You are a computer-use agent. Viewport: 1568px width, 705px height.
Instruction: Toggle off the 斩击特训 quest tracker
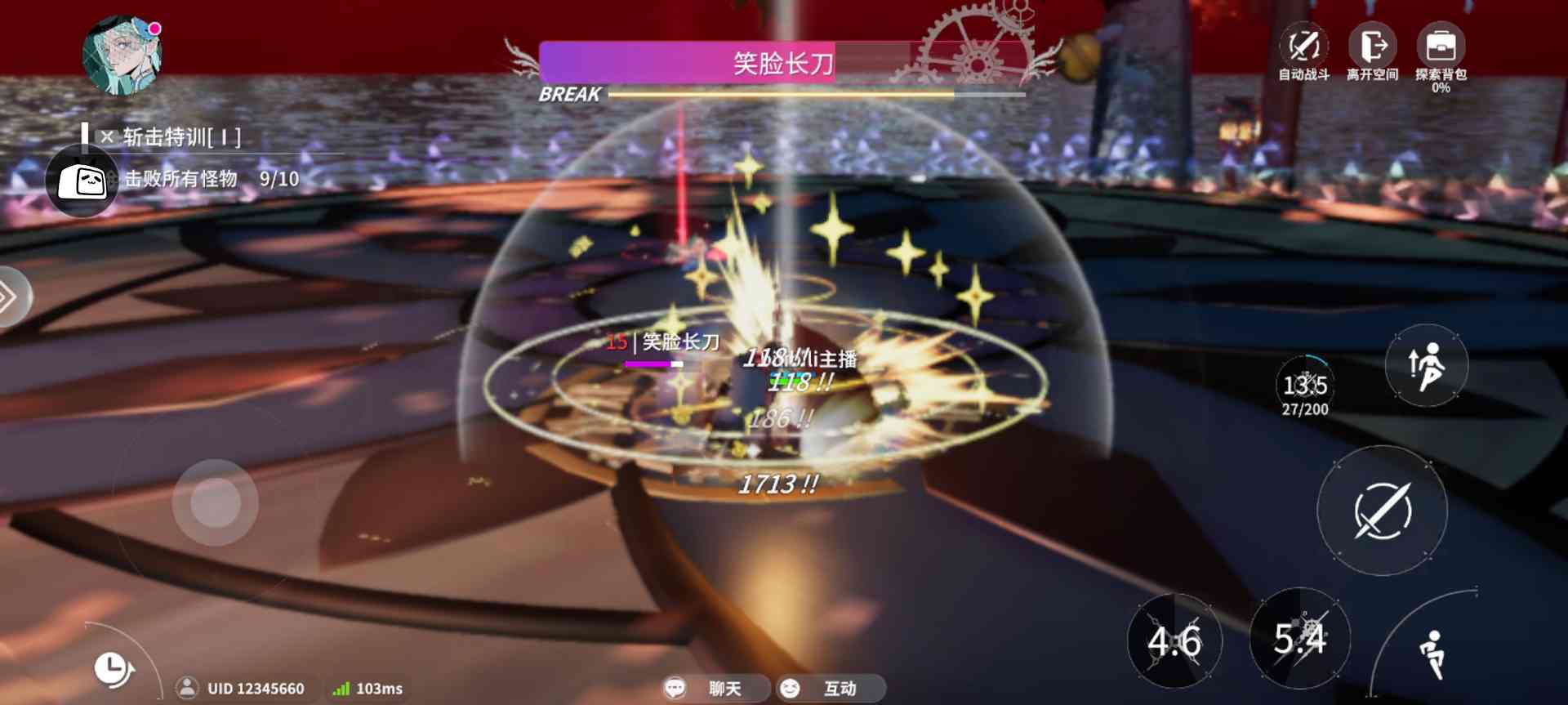pos(107,136)
